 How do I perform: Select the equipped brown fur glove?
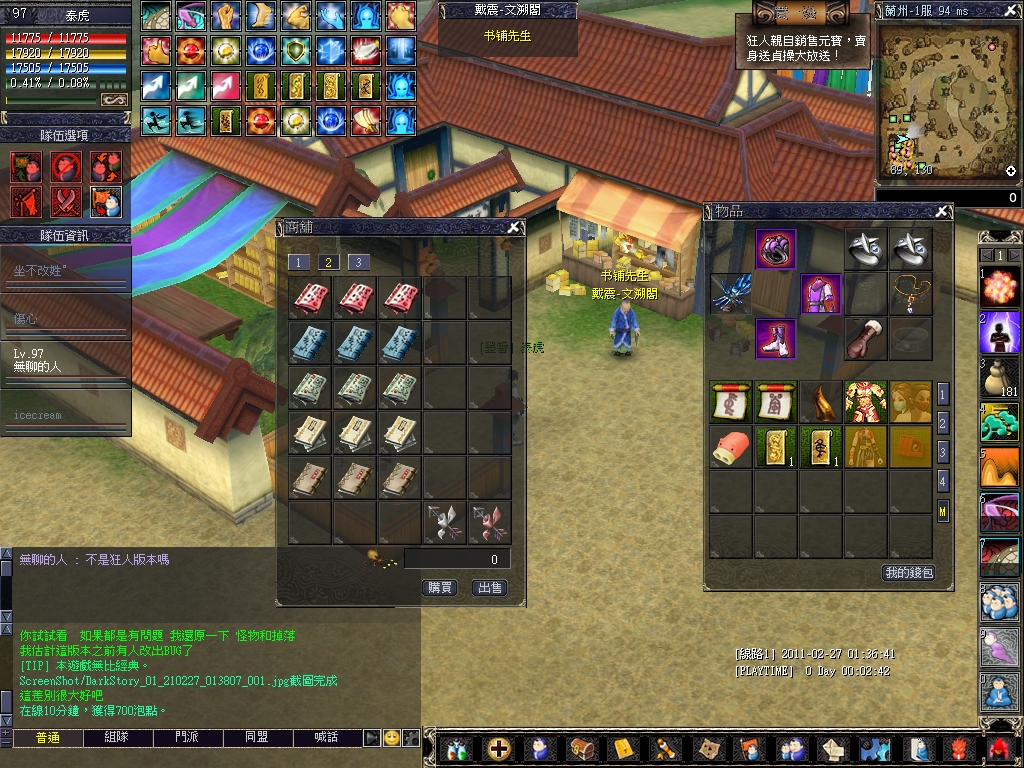[866, 339]
